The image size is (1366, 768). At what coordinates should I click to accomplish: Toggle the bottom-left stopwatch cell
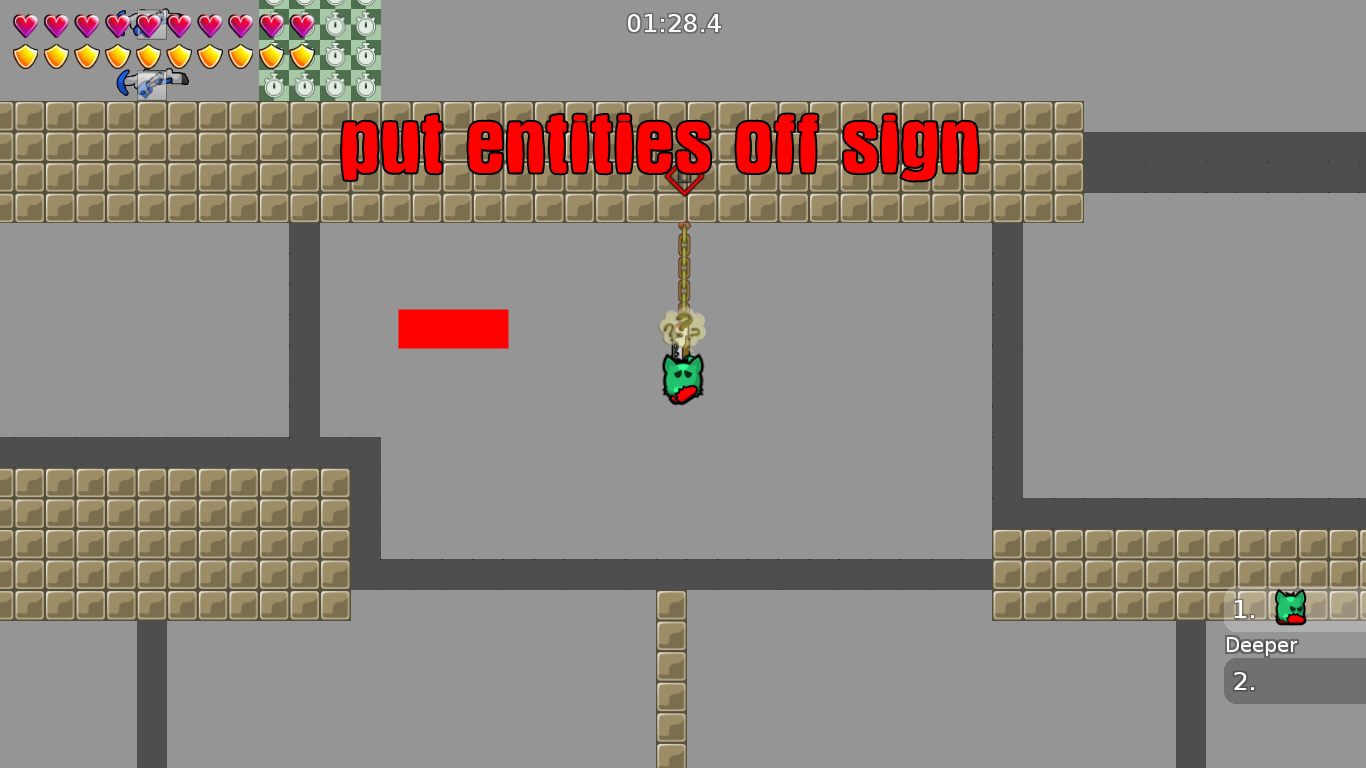click(x=273, y=88)
